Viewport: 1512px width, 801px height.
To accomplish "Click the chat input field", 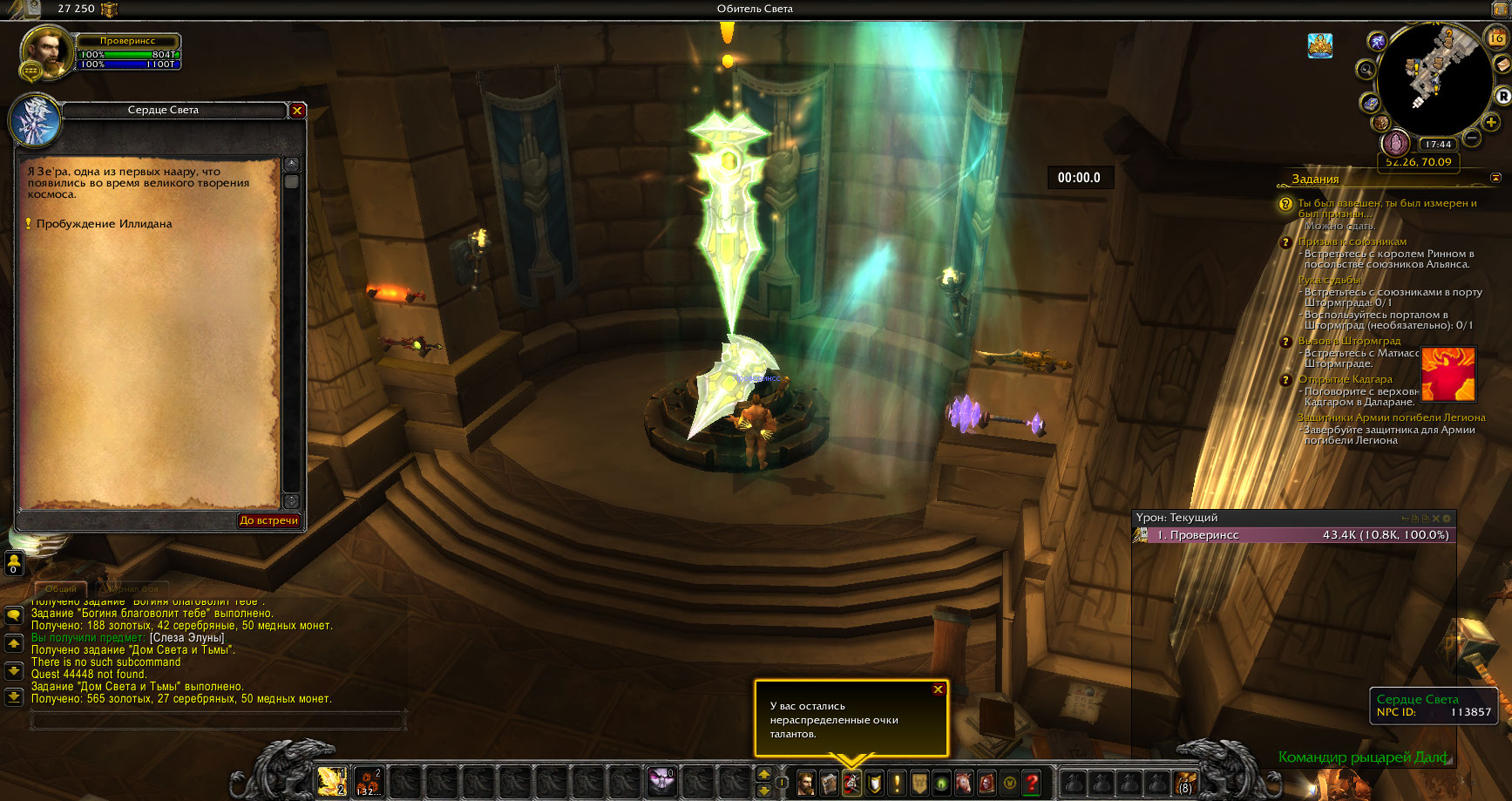I will click(x=218, y=721).
